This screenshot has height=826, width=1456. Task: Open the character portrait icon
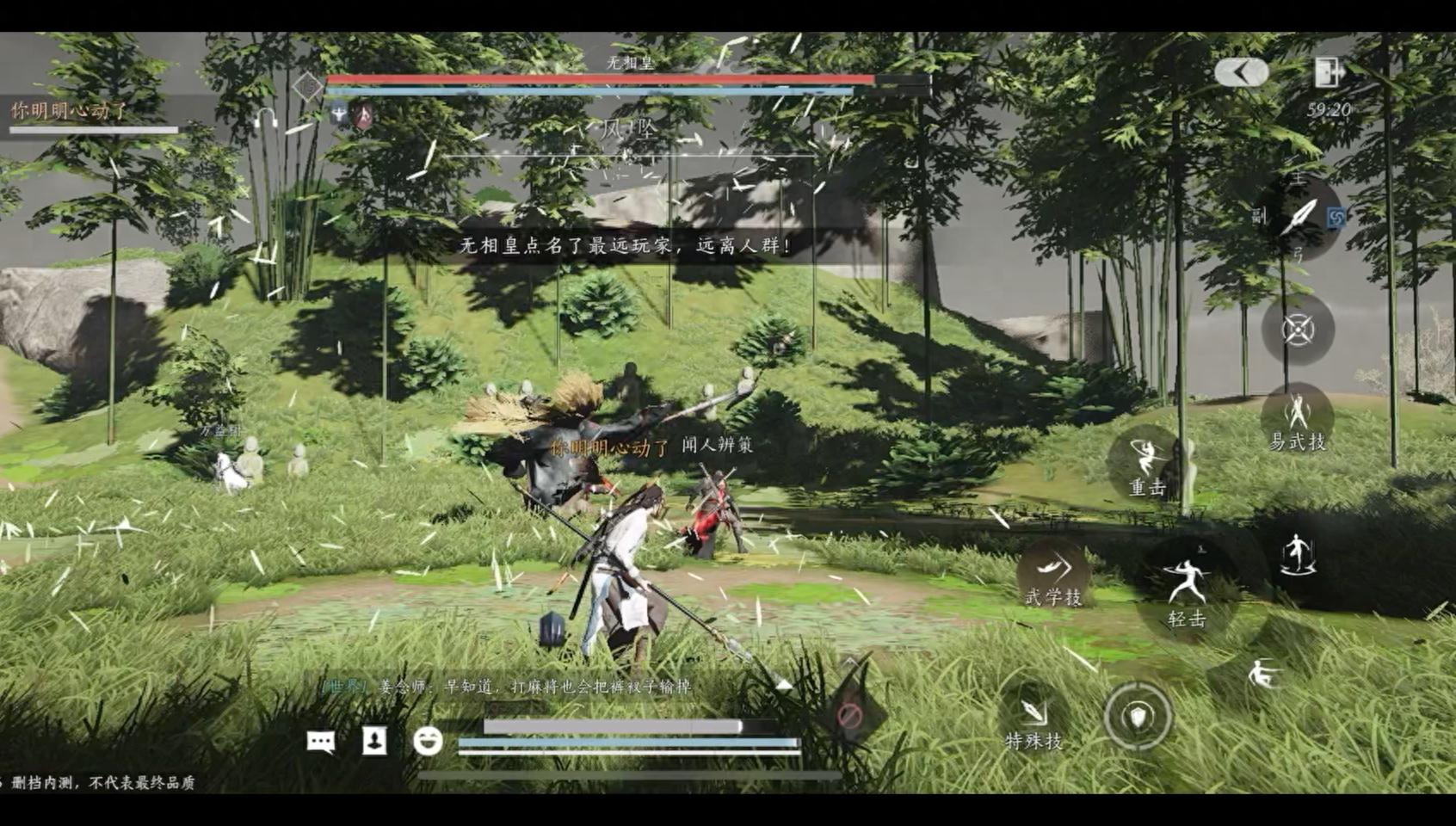[374, 740]
